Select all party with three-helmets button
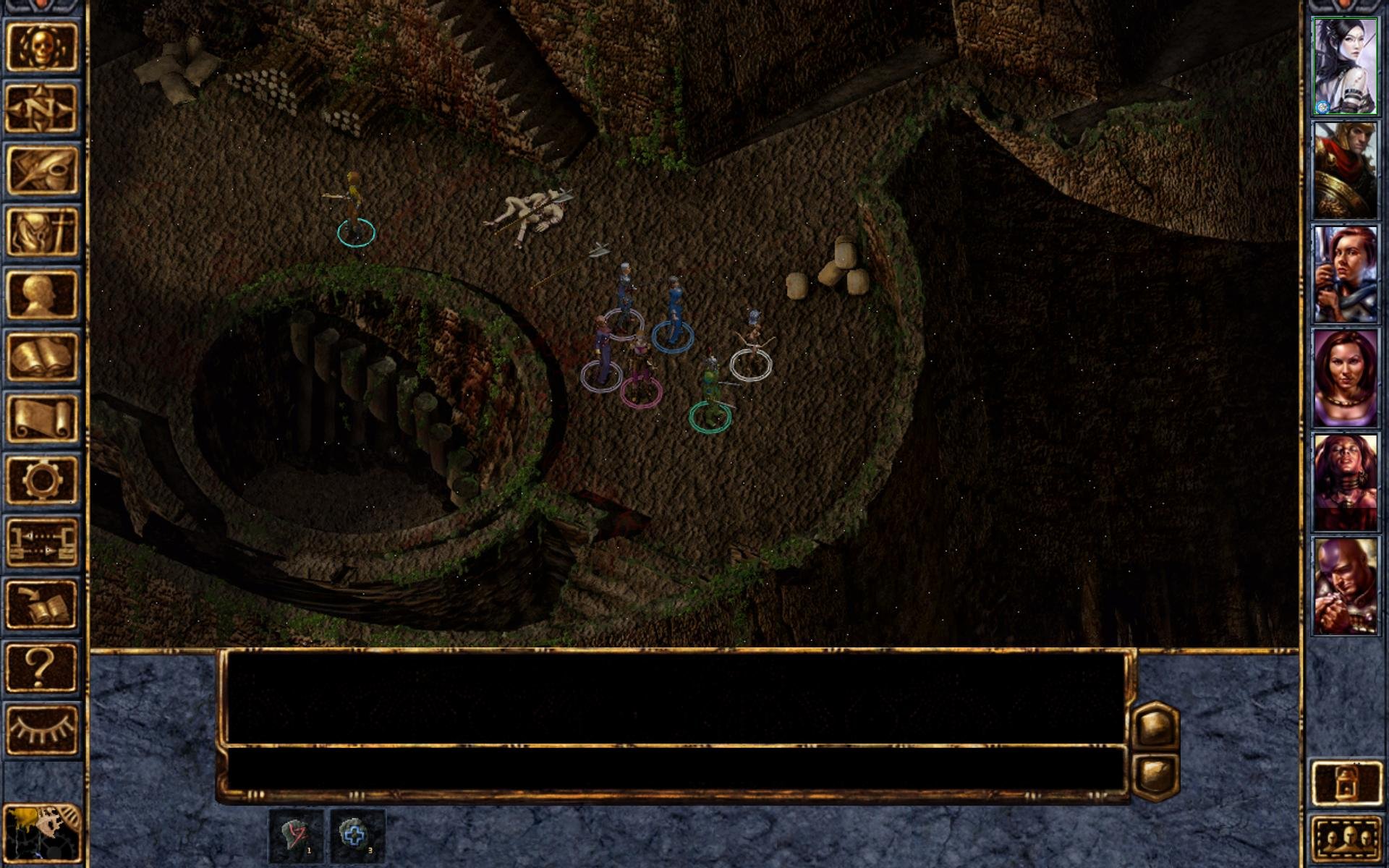The image size is (1389, 868). [1345, 839]
